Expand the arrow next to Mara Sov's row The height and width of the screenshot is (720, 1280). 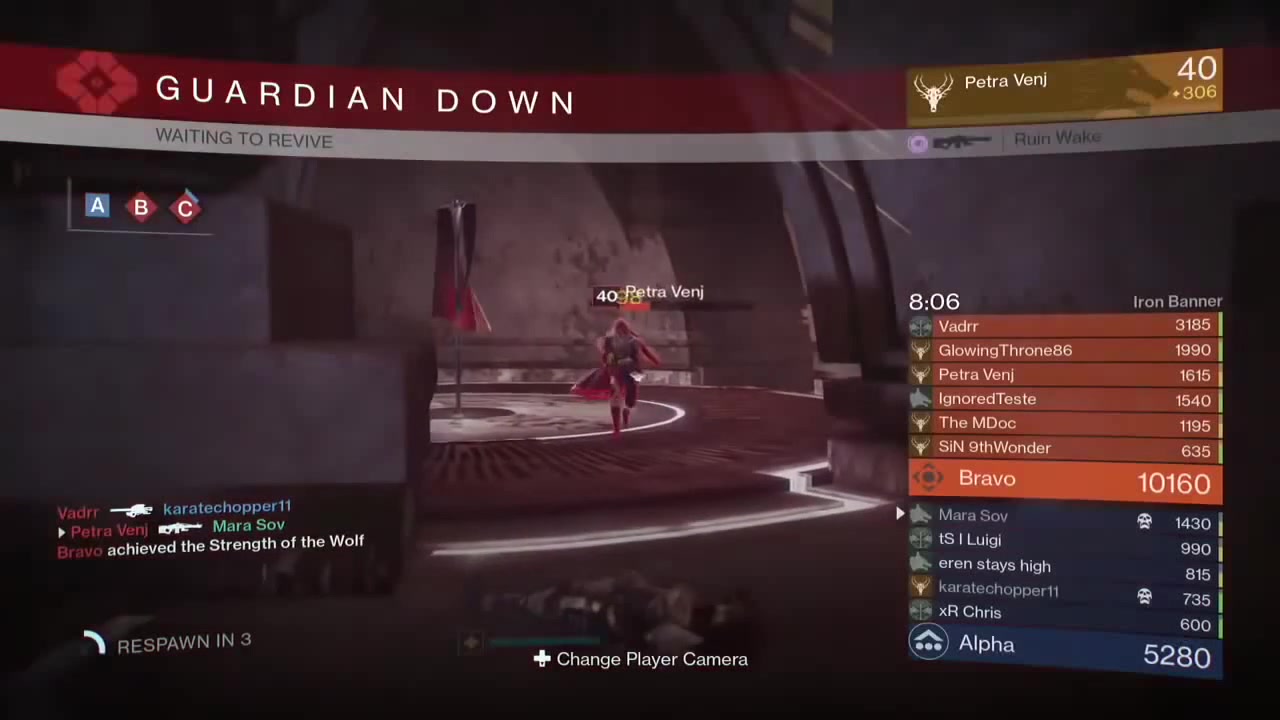pyautogui.click(x=899, y=514)
